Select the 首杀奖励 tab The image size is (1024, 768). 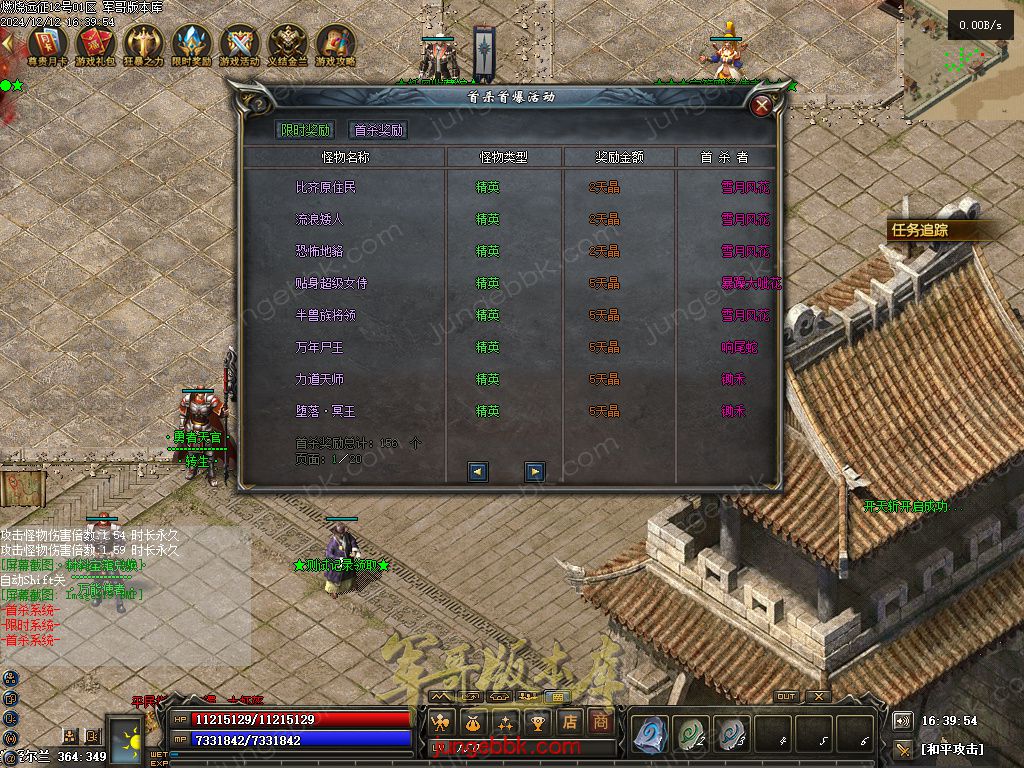click(x=378, y=130)
